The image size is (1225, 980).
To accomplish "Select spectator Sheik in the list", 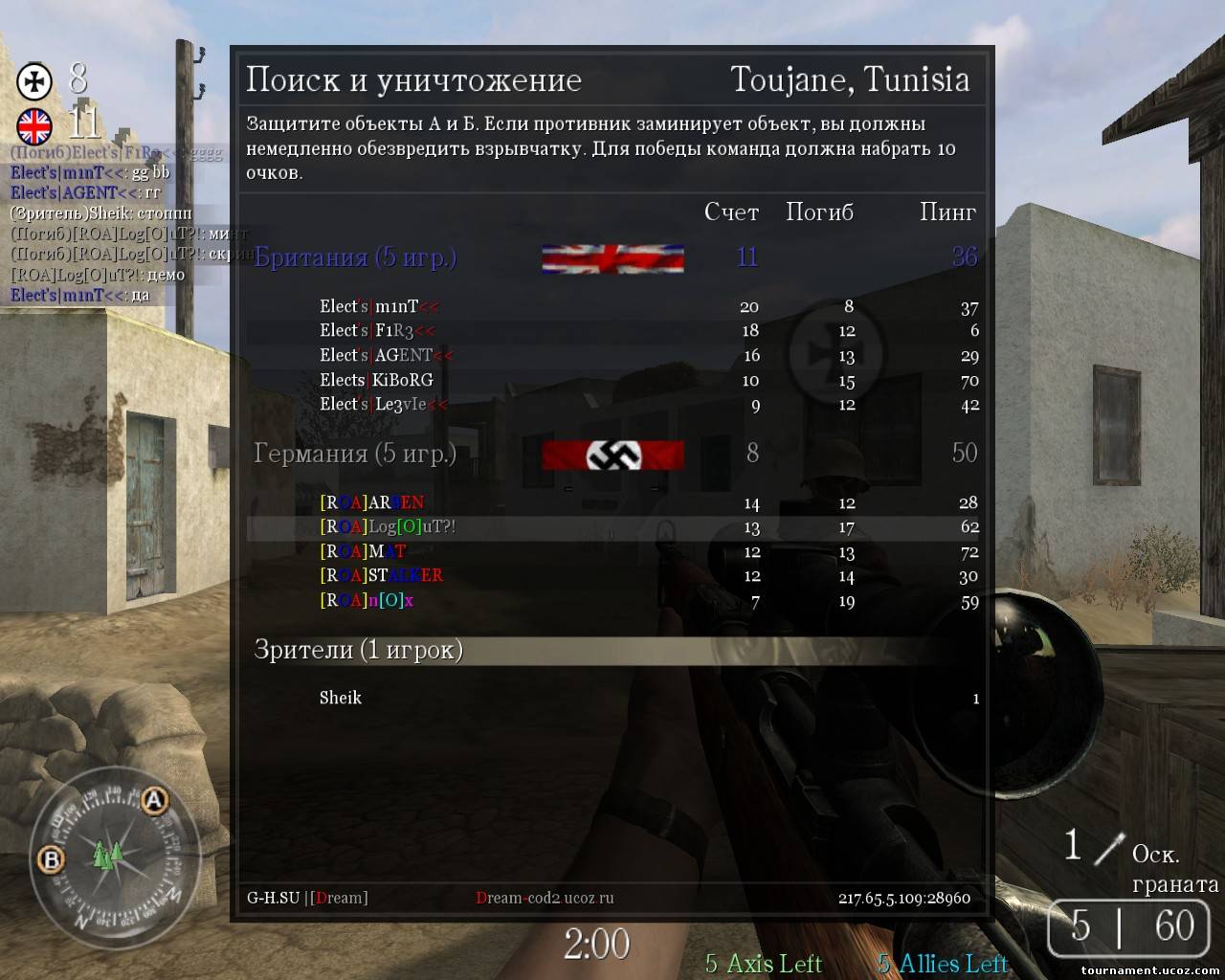I will pyautogui.click(x=341, y=698).
